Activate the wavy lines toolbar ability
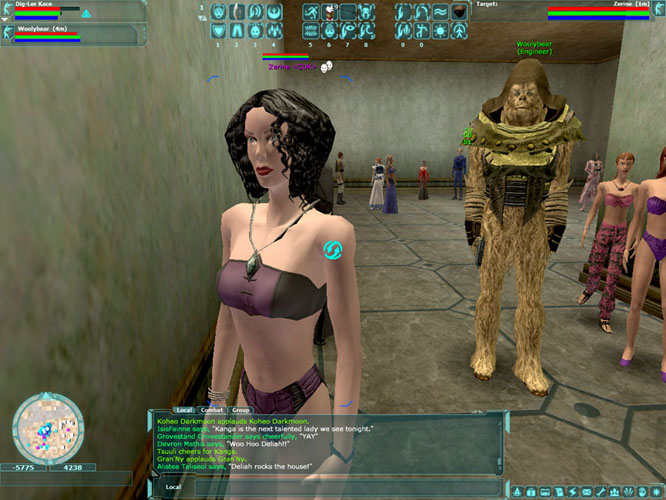 click(x=440, y=13)
